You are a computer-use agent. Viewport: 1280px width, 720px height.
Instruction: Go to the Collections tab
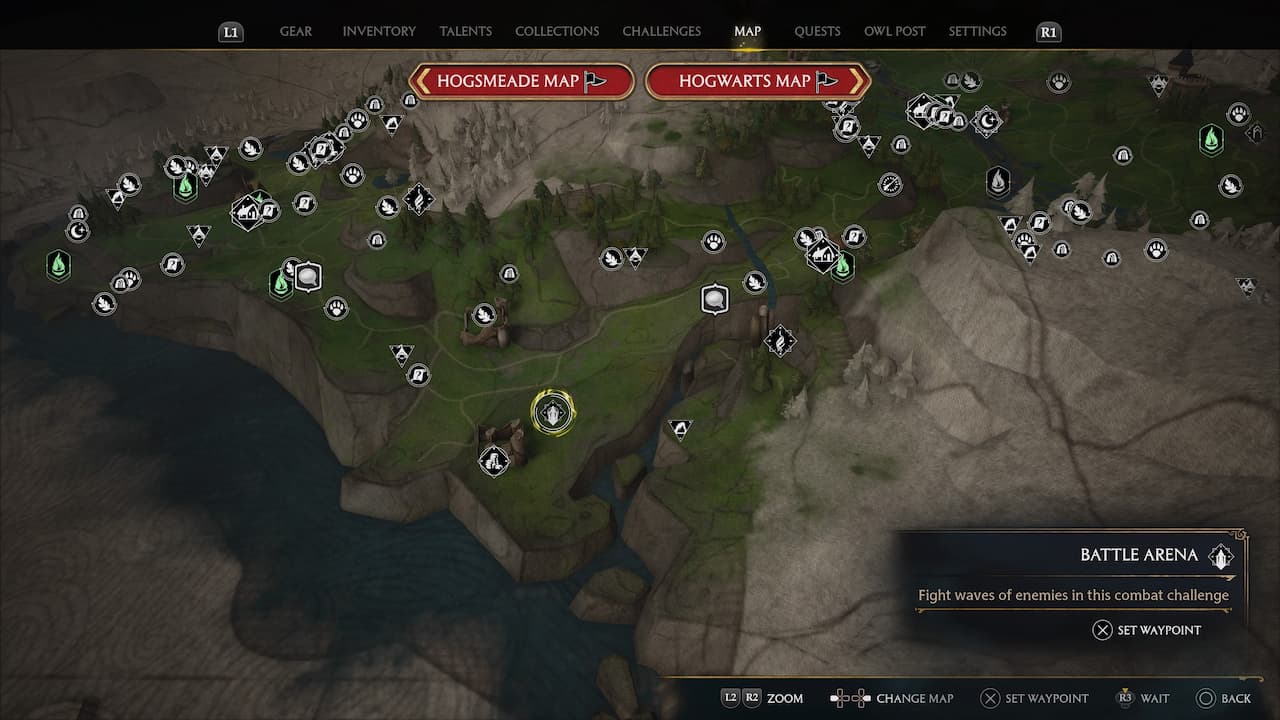[557, 31]
